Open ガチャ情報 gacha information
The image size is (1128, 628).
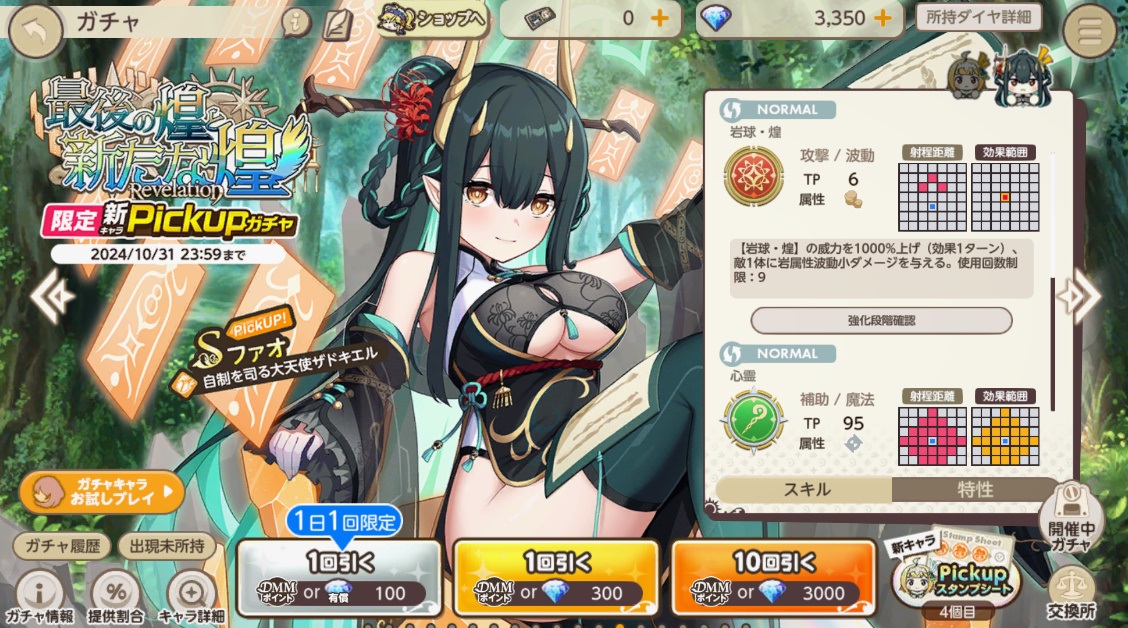pos(40,598)
